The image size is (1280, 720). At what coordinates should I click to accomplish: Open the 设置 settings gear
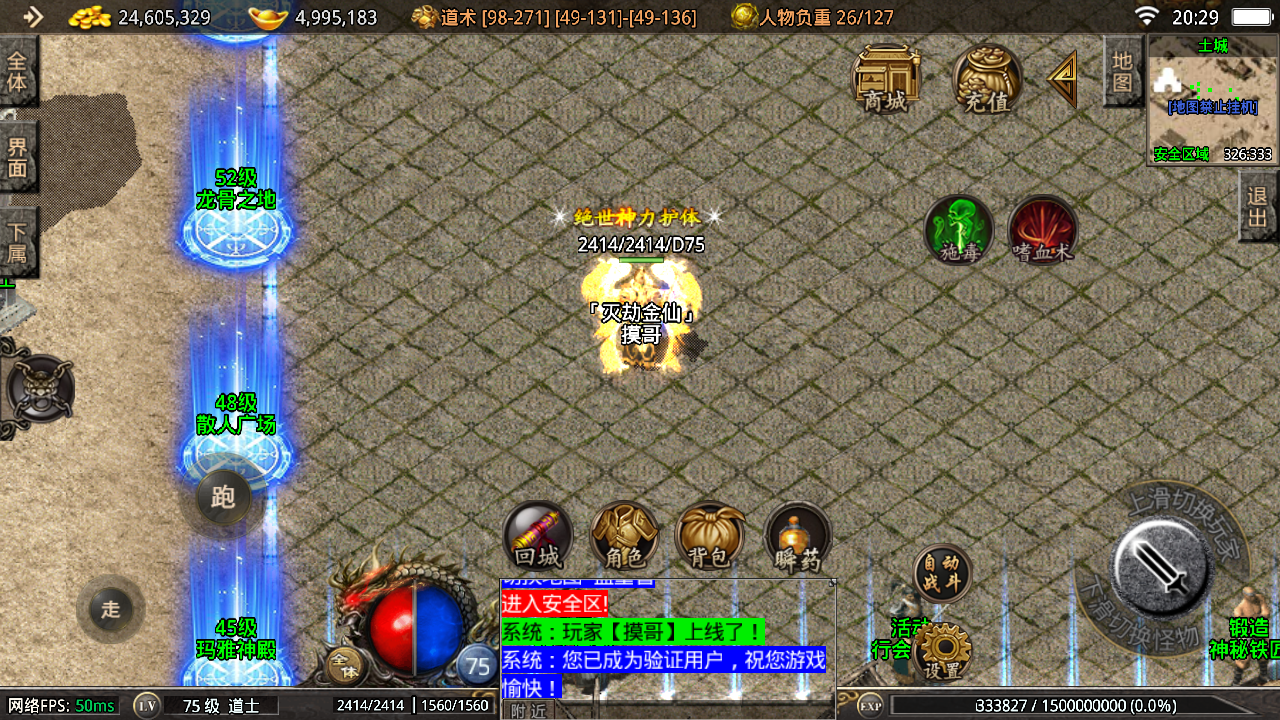(942, 651)
